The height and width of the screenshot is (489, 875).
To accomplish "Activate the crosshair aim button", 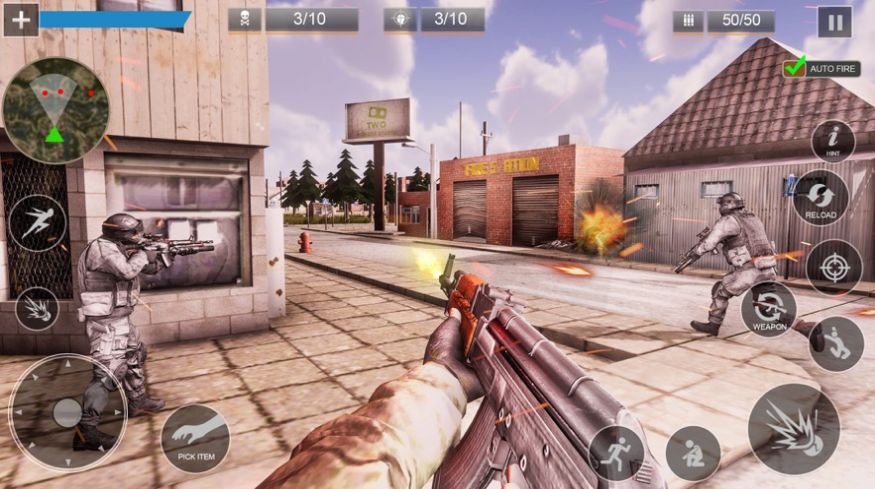I will coord(833,267).
